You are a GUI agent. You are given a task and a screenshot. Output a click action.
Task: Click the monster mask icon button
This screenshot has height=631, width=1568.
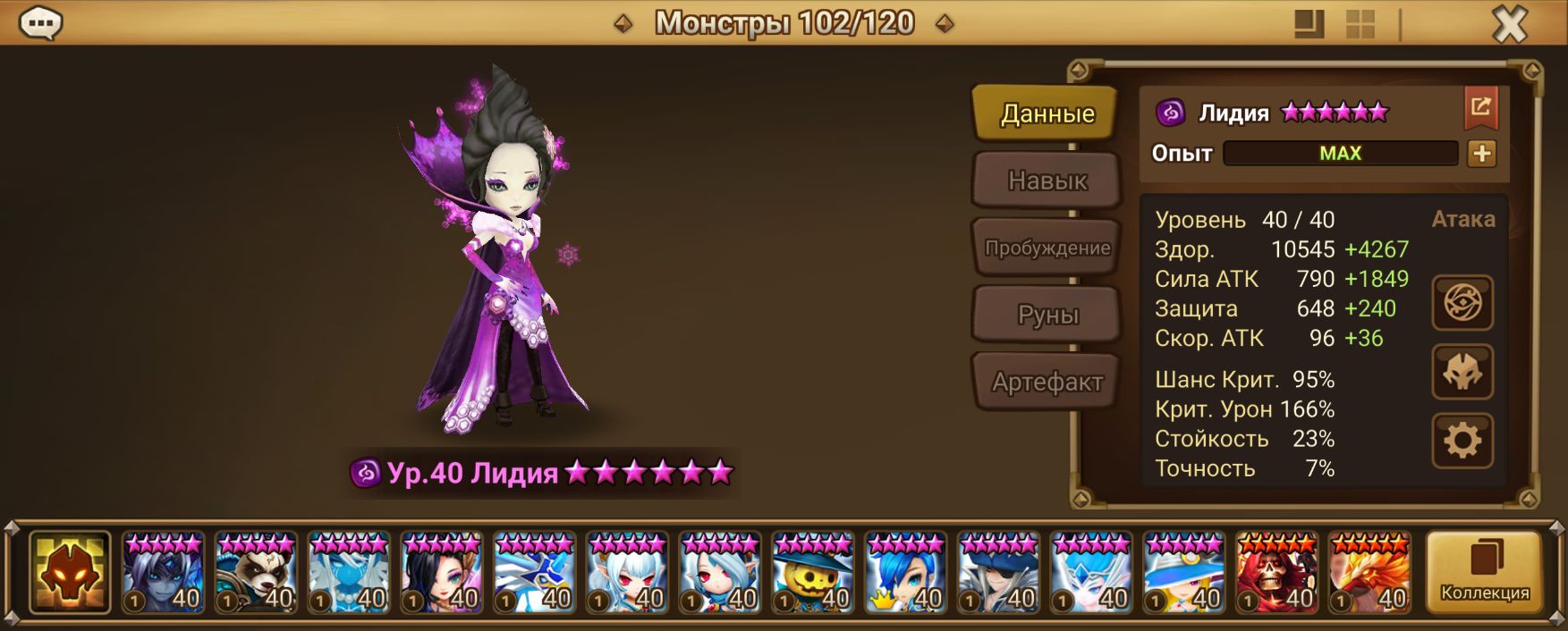1462,372
